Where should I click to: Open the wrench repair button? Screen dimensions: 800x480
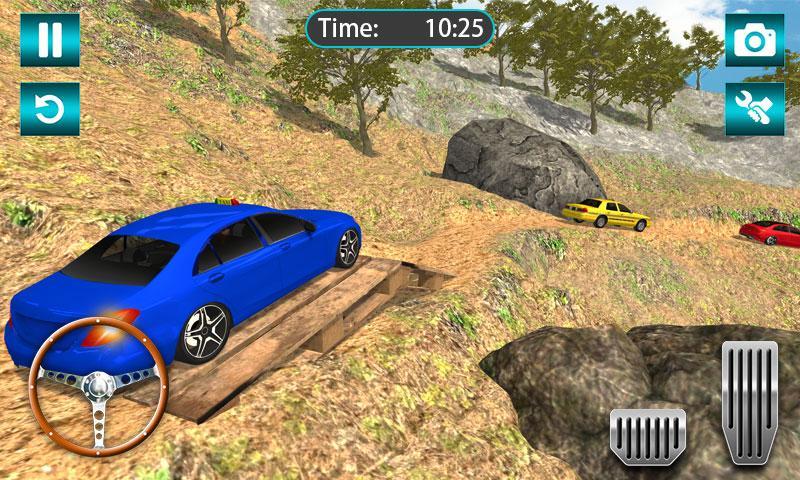754,109
